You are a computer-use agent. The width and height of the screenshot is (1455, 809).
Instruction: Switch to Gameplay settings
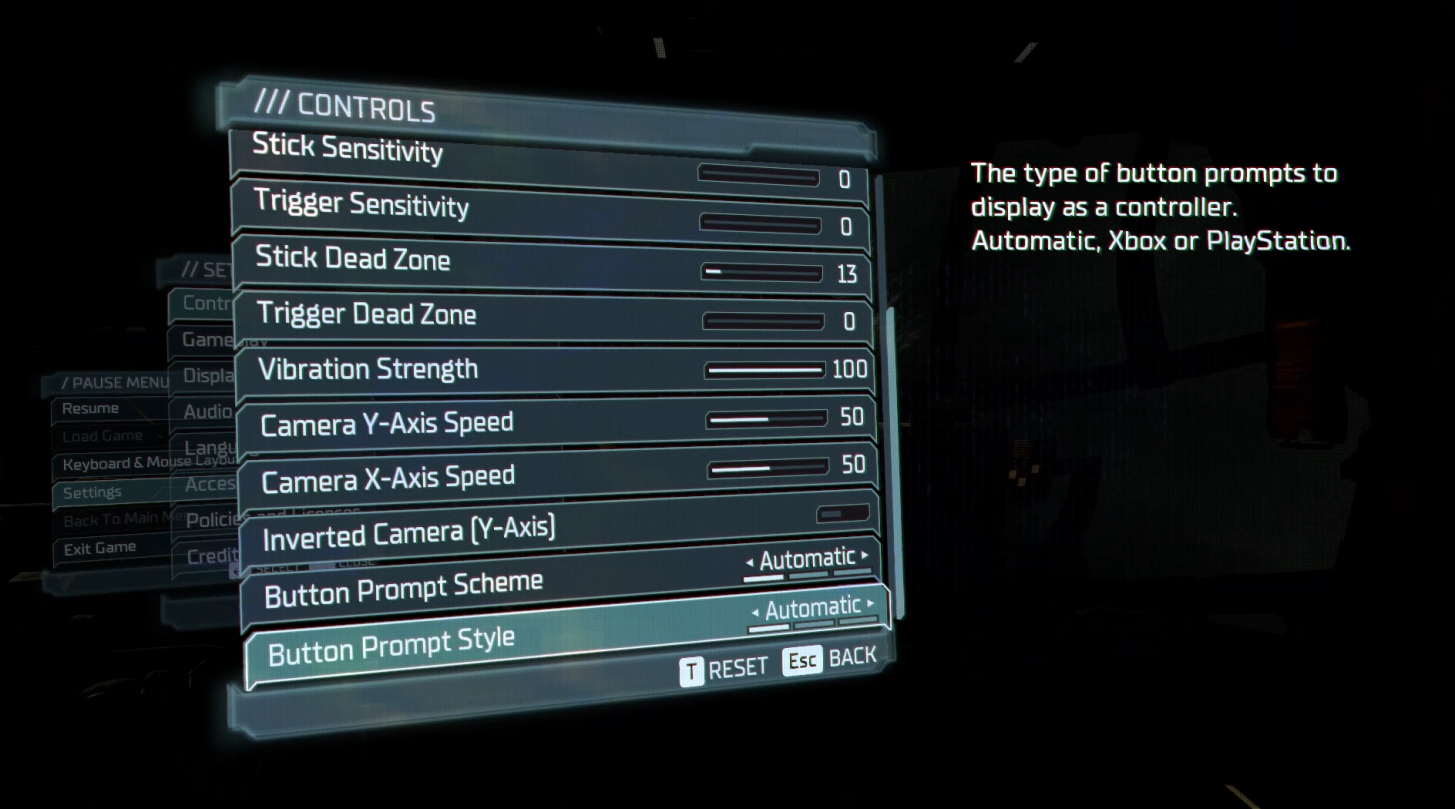coord(207,340)
